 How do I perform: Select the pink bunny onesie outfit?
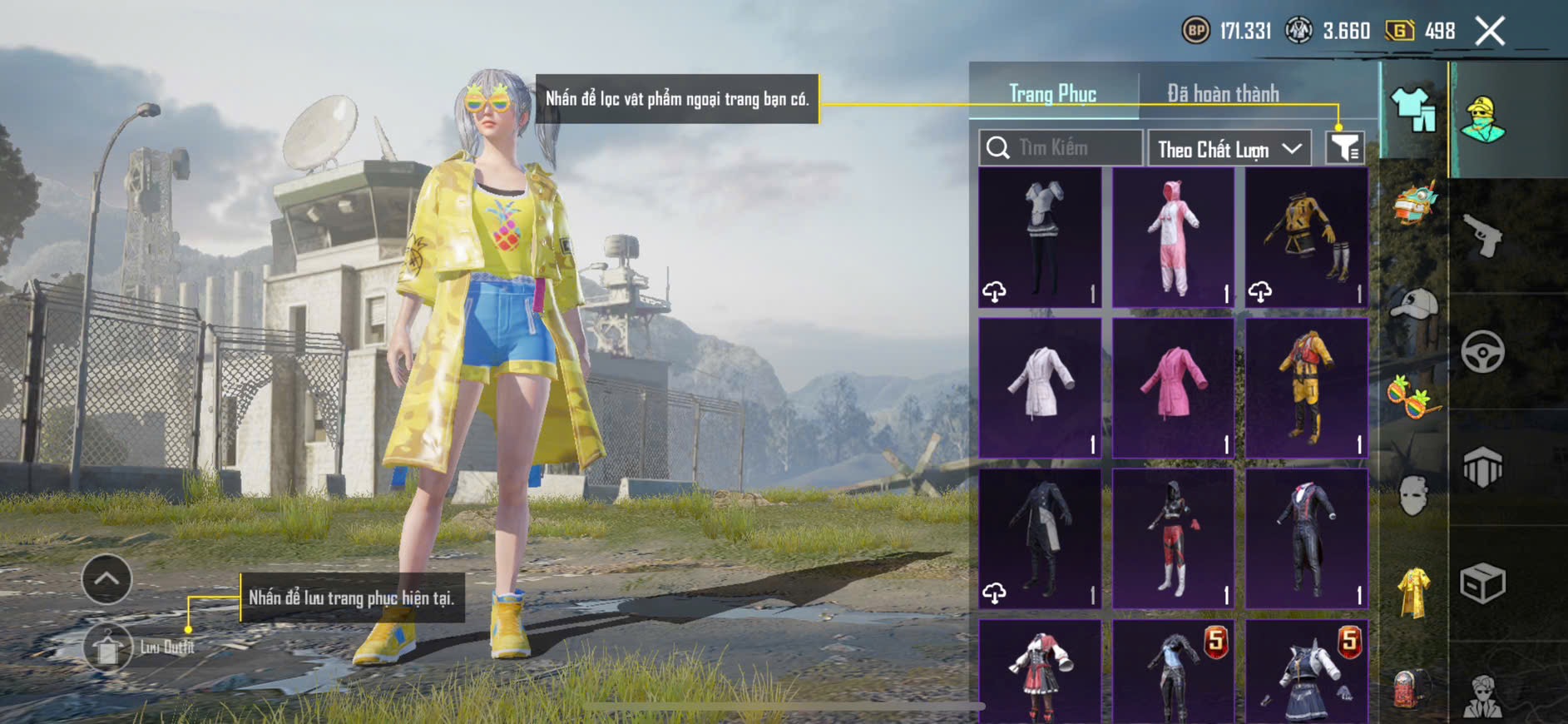coord(1173,238)
